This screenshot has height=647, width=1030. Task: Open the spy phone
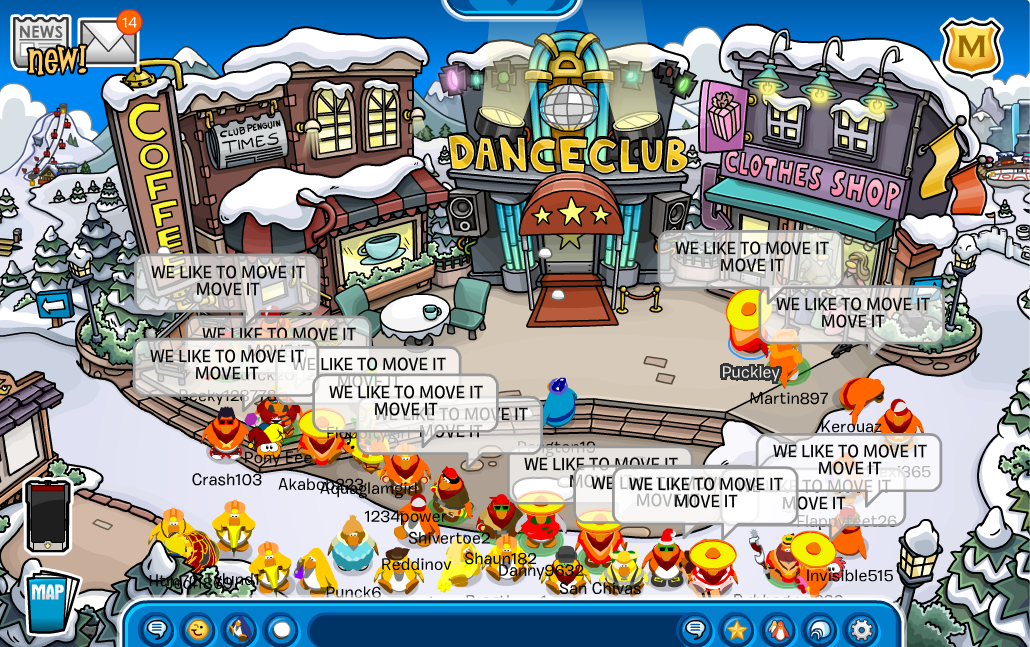(x=47, y=515)
